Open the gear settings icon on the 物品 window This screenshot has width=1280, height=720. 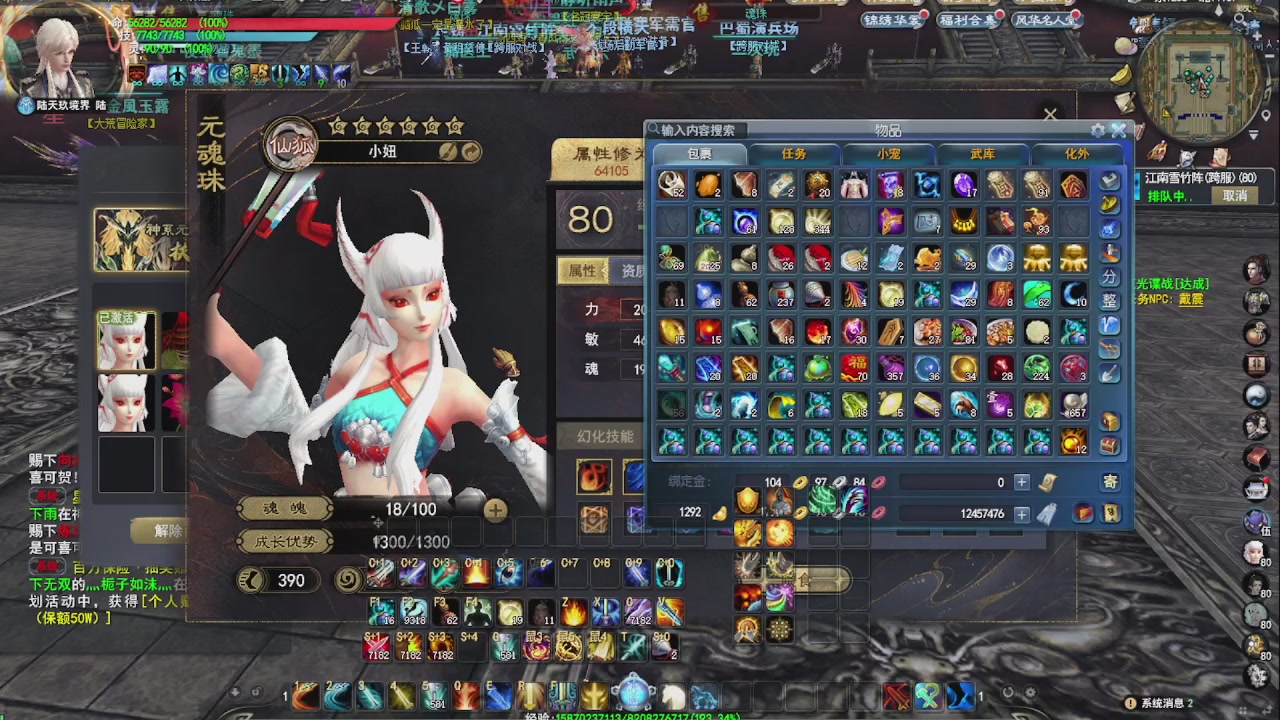click(x=1098, y=130)
